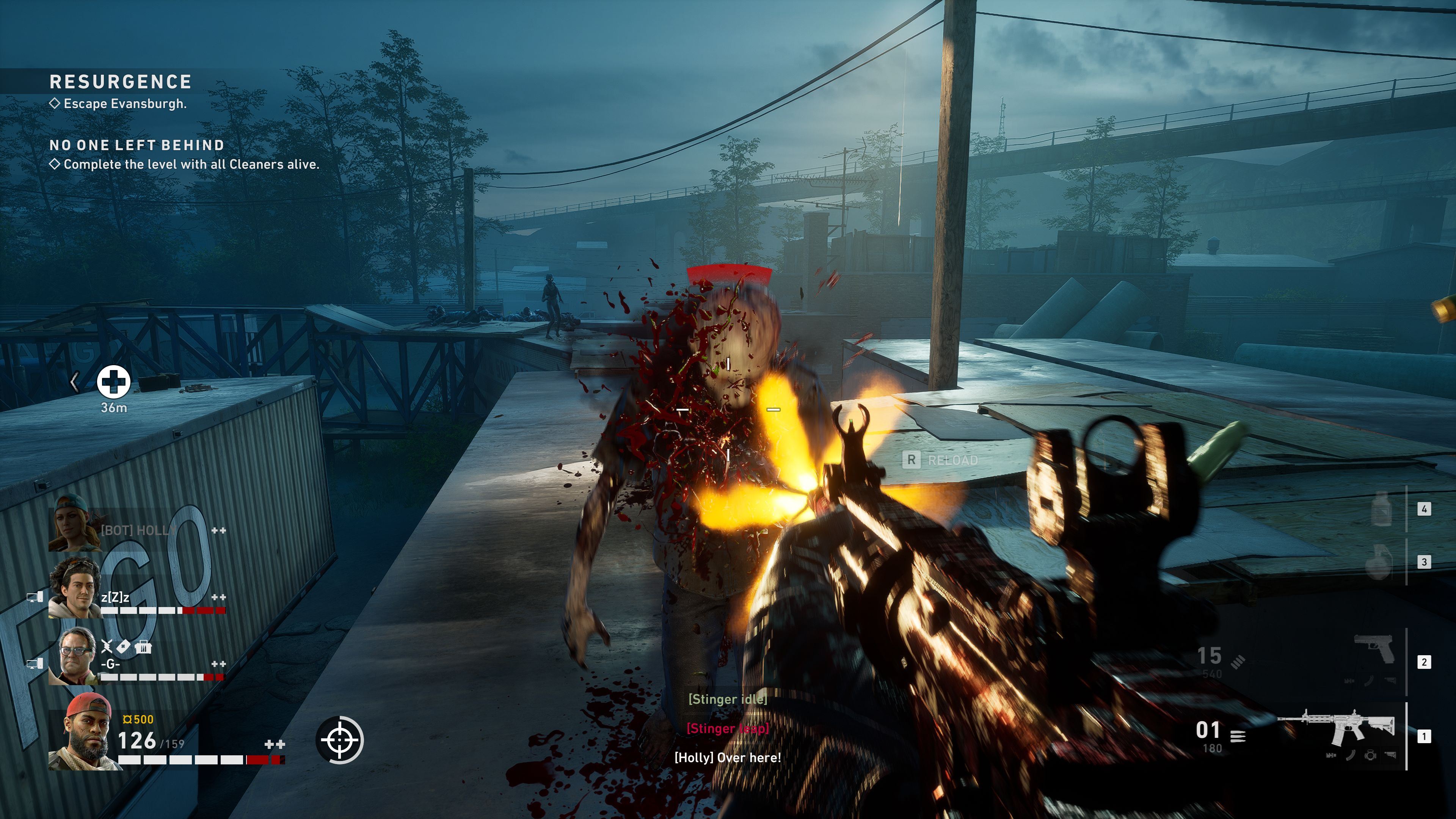Screen dimensions: 1456x819
Task: Select the No One Left Behind objective
Action: point(137,145)
